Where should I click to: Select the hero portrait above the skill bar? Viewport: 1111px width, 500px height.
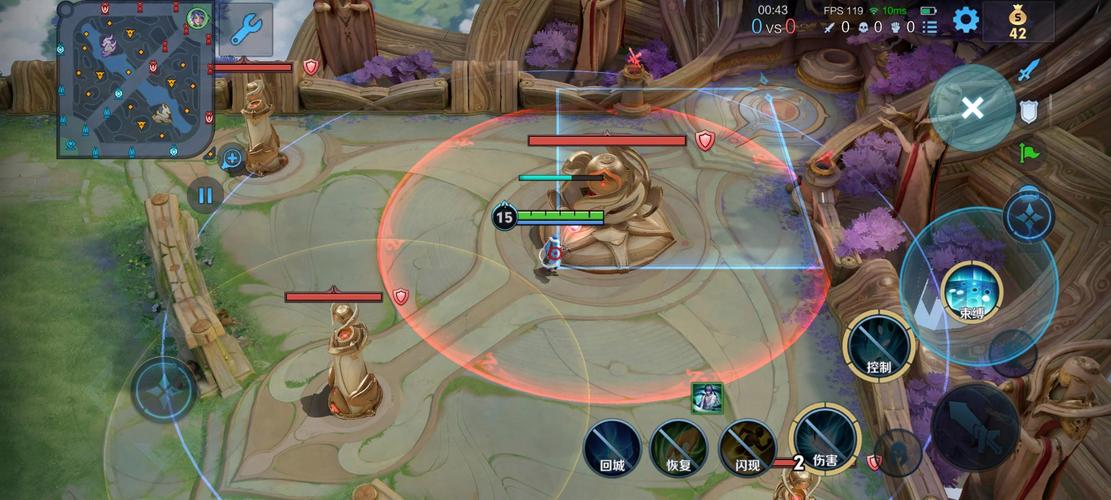(x=706, y=398)
